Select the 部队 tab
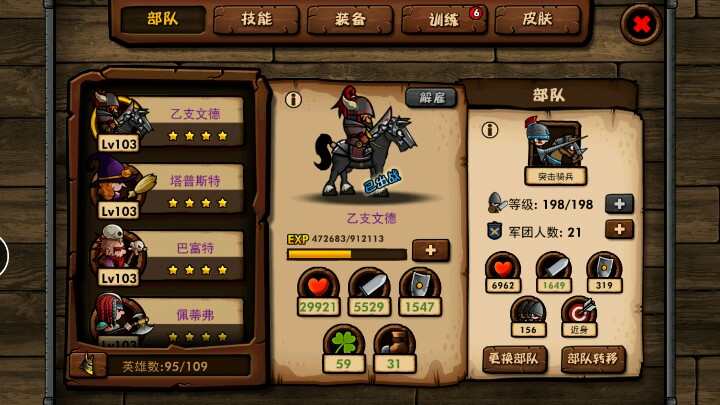This screenshot has width=720, height=405. 163,19
